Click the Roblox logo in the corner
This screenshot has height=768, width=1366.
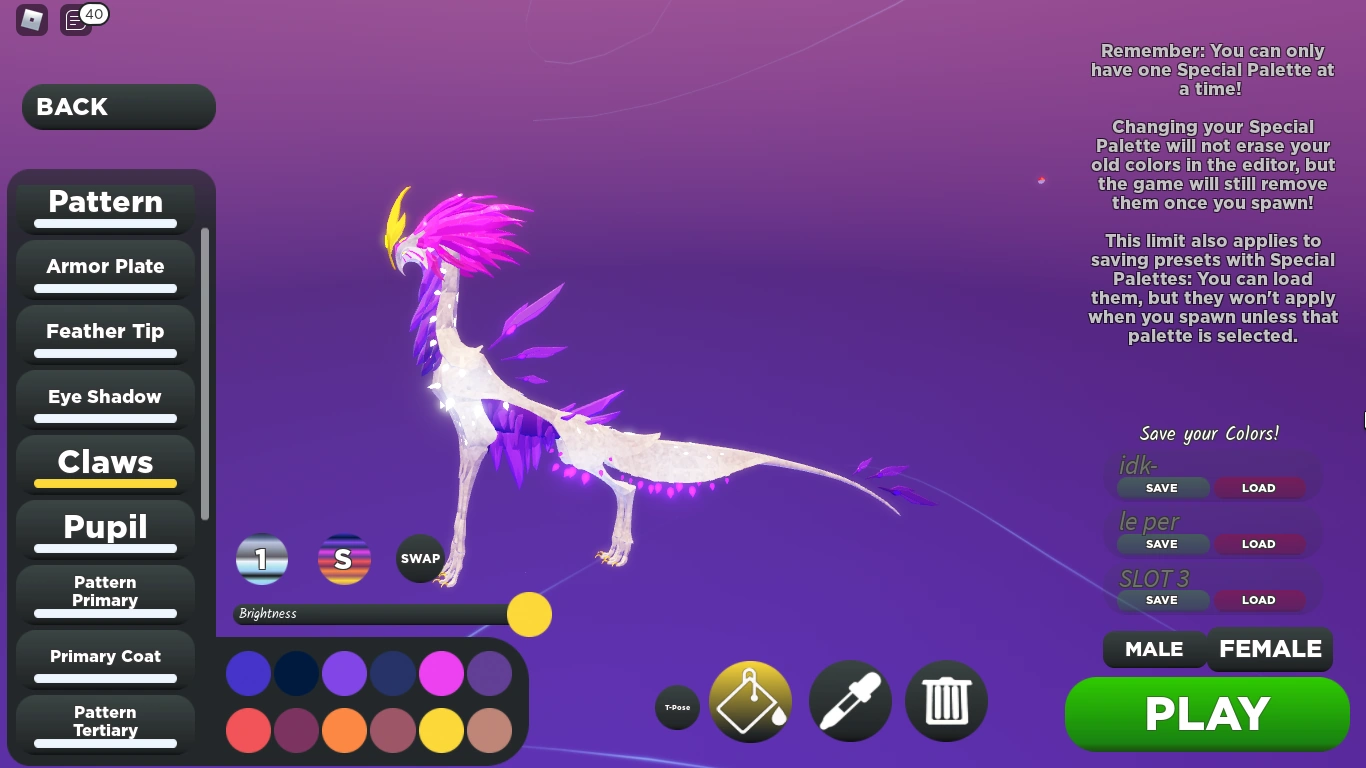[x=31, y=20]
